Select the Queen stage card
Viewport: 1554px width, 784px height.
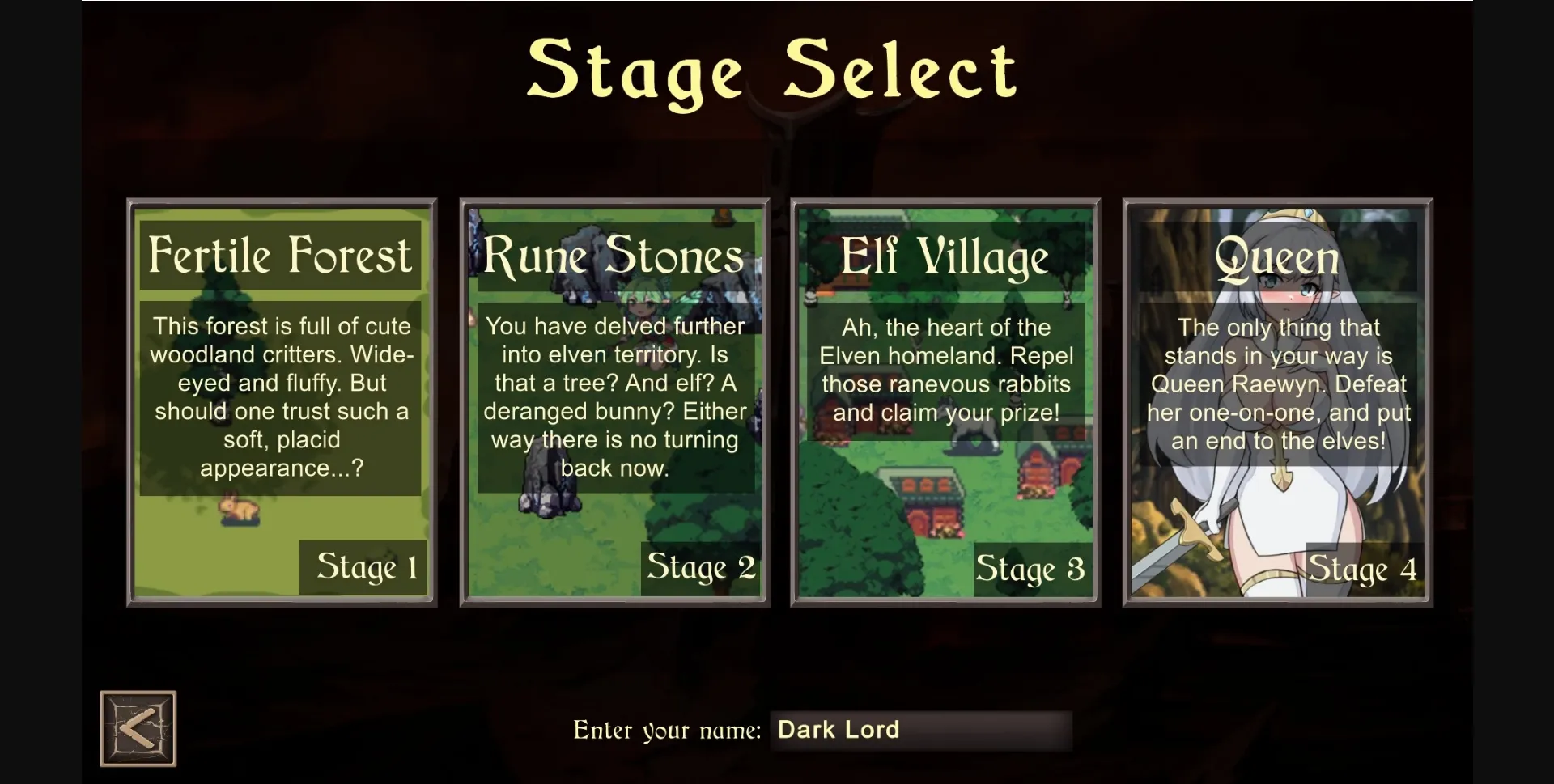tap(1277, 402)
